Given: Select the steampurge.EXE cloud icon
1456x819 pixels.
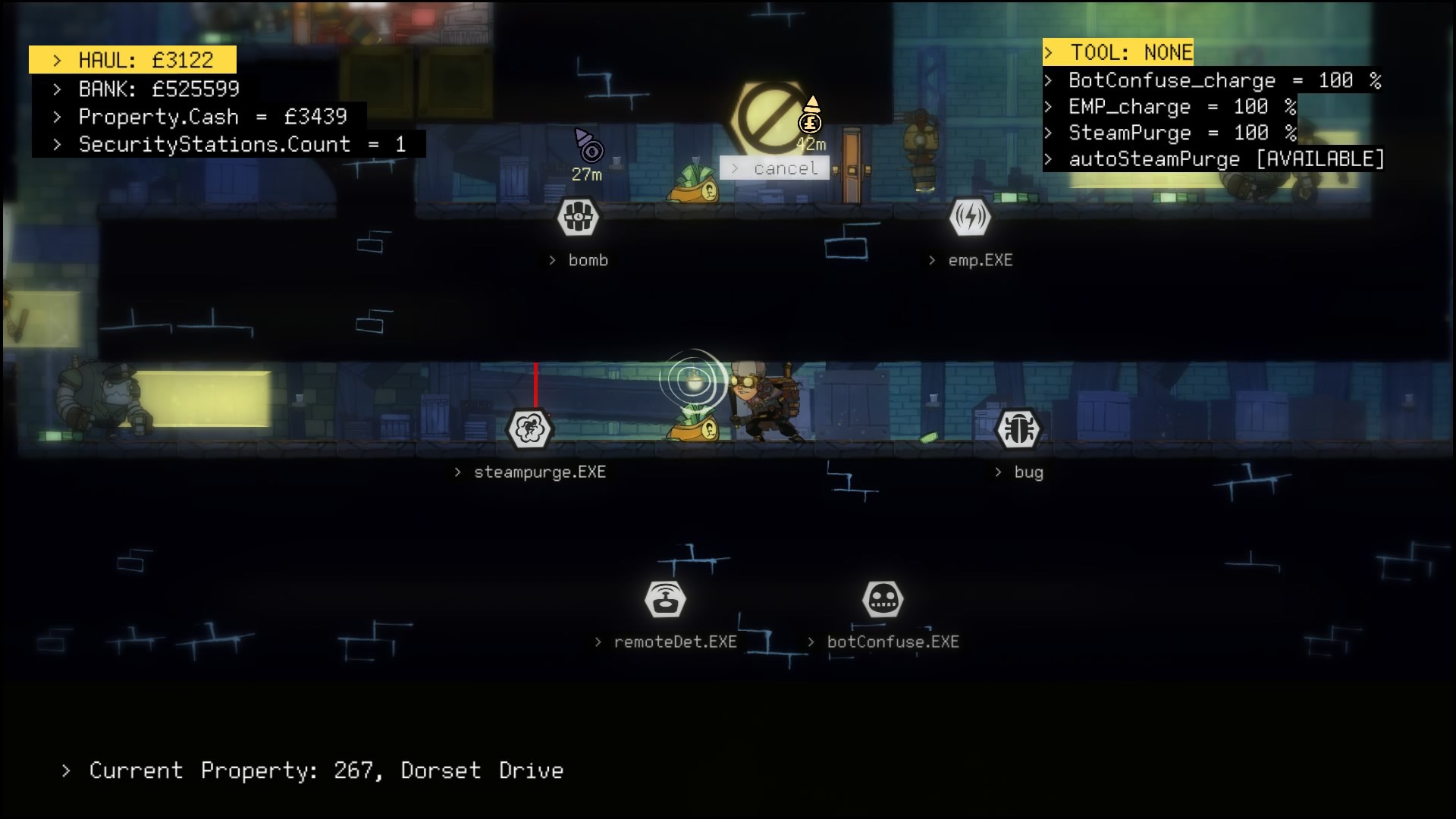Looking at the screenshot, I should (531, 429).
